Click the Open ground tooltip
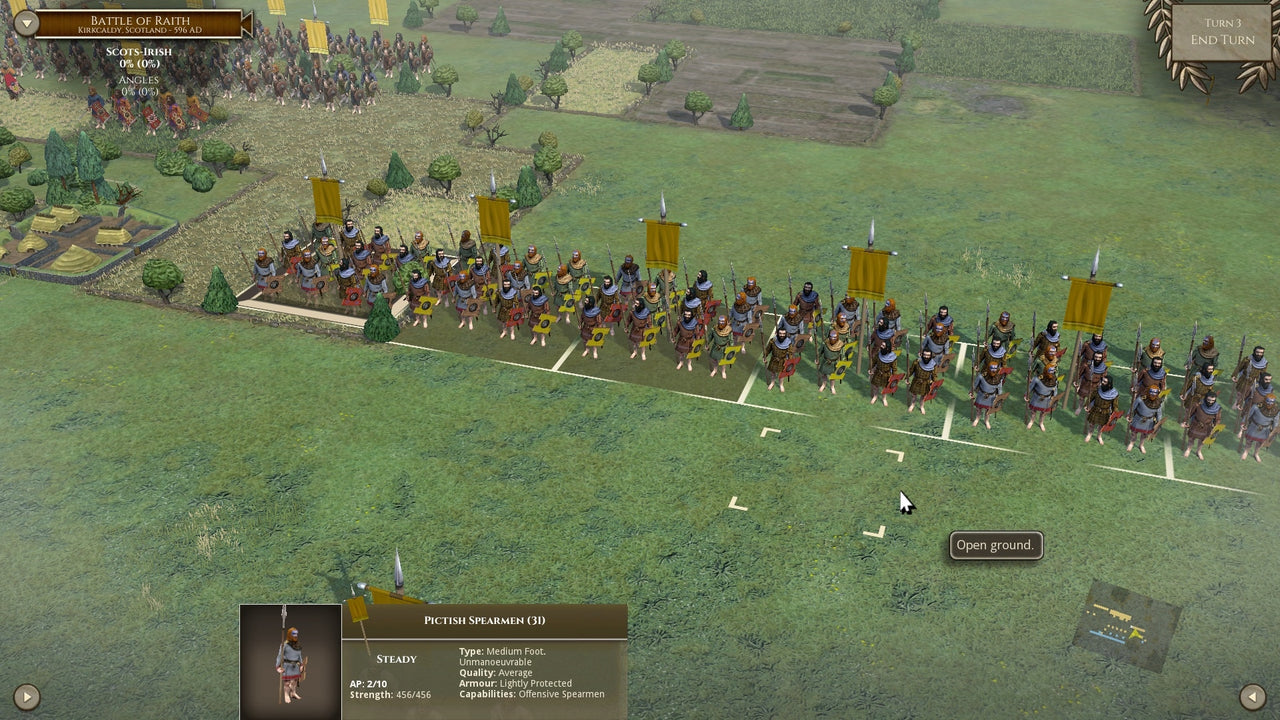The height and width of the screenshot is (720, 1280). [x=995, y=545]
